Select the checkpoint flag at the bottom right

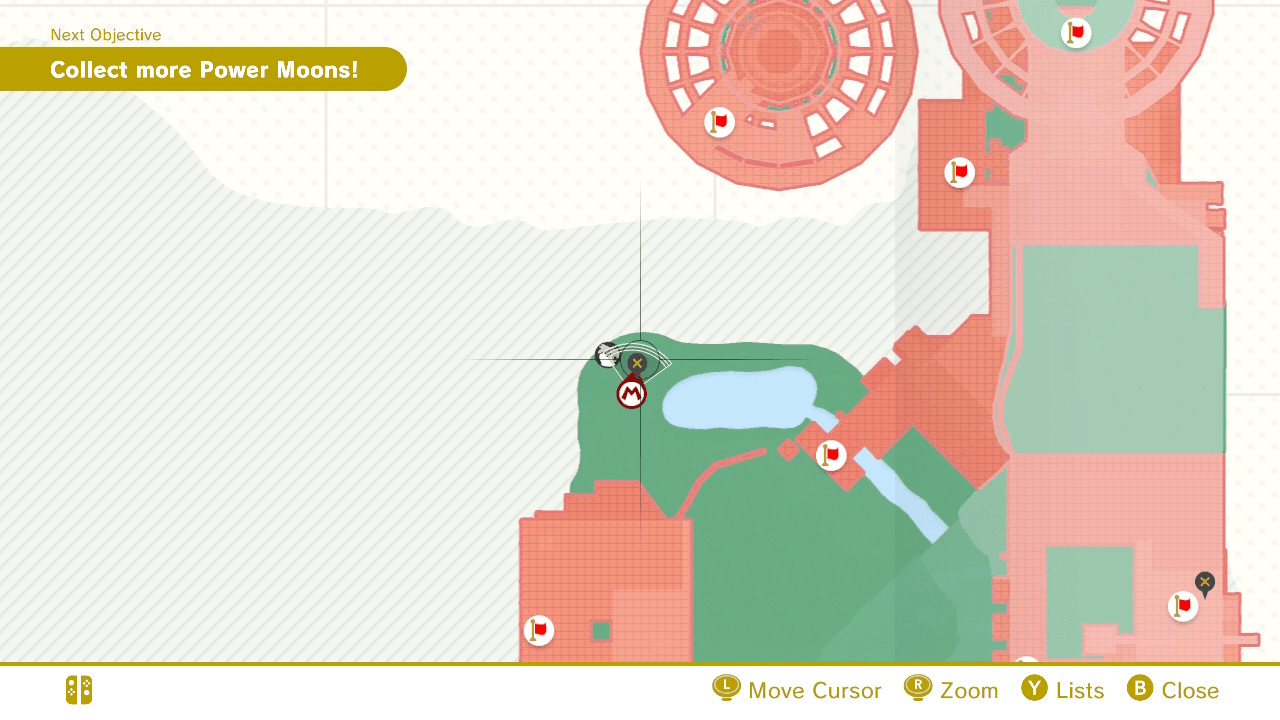pyautogui.click(x=1182, y=606)
